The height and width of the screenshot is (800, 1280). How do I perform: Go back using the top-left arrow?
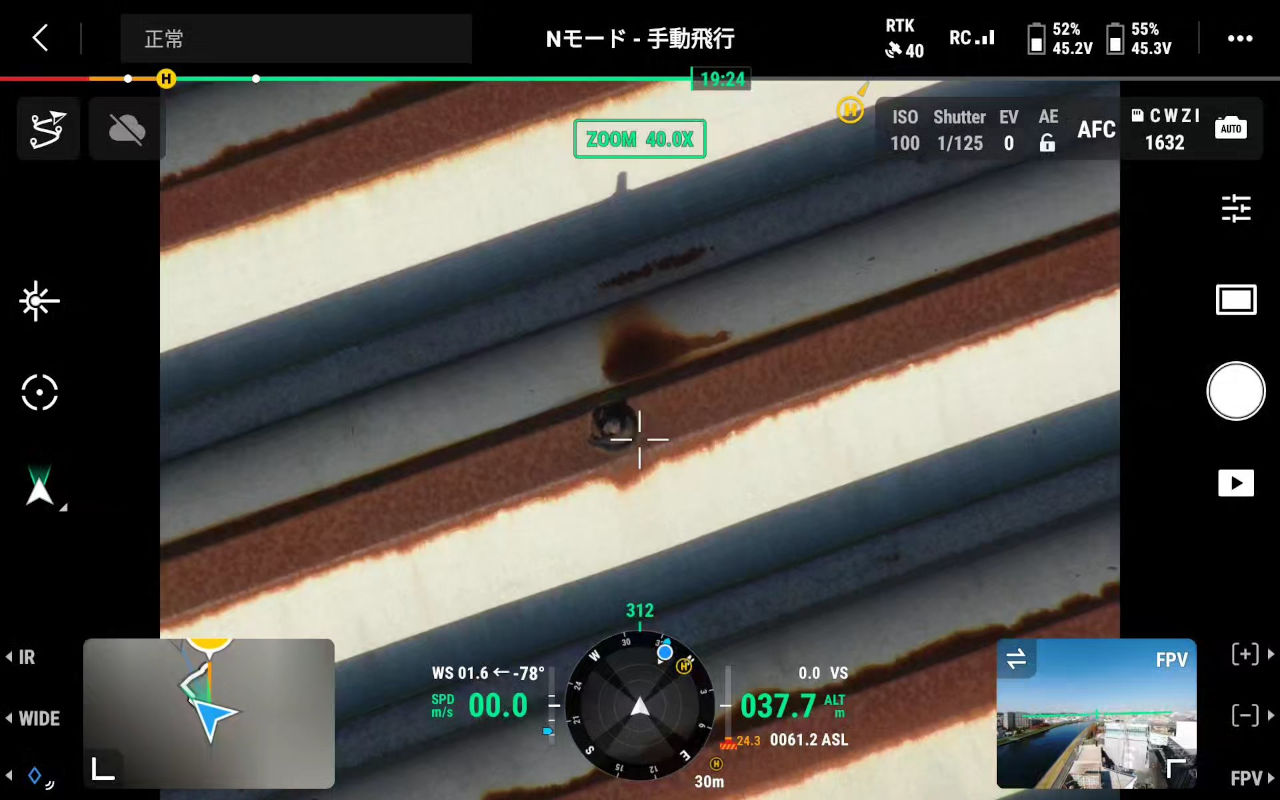[x=40, y=39]
